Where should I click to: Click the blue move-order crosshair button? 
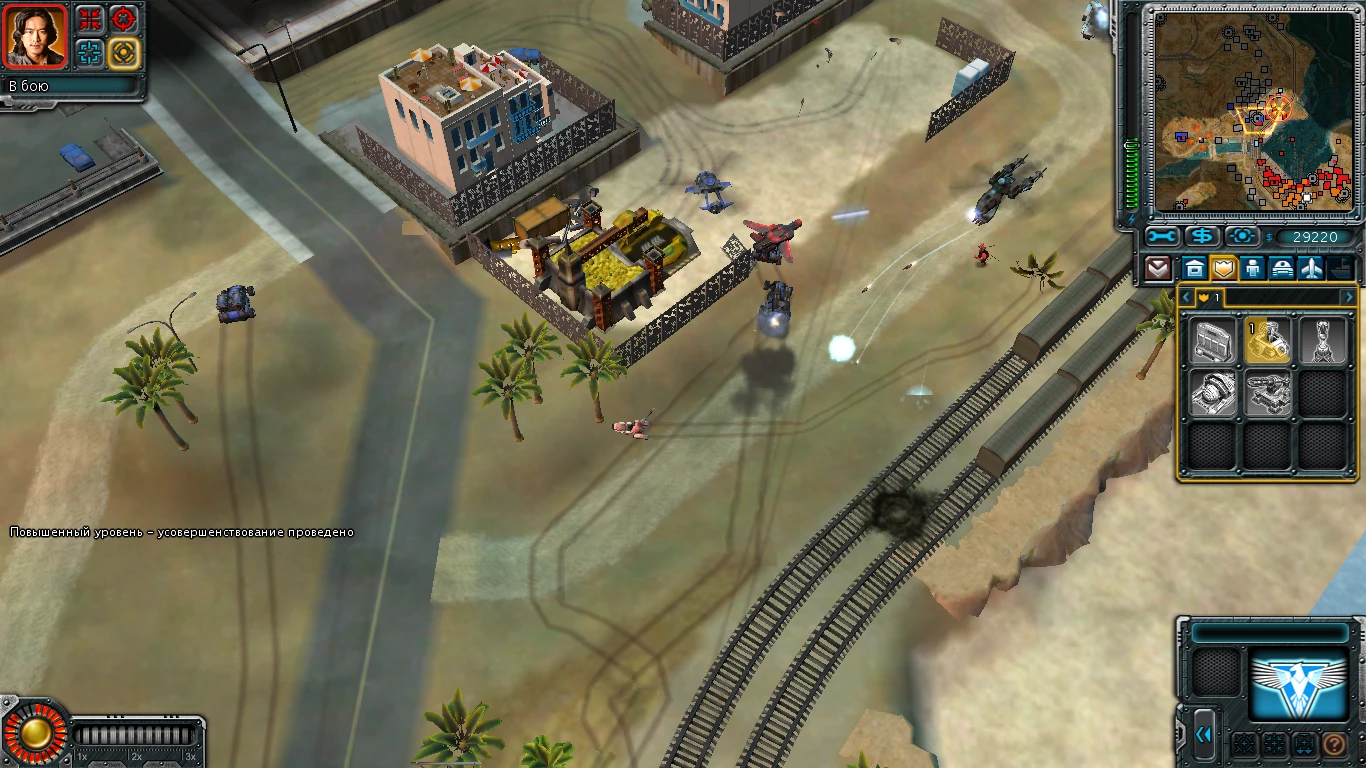tap(90, 53)
